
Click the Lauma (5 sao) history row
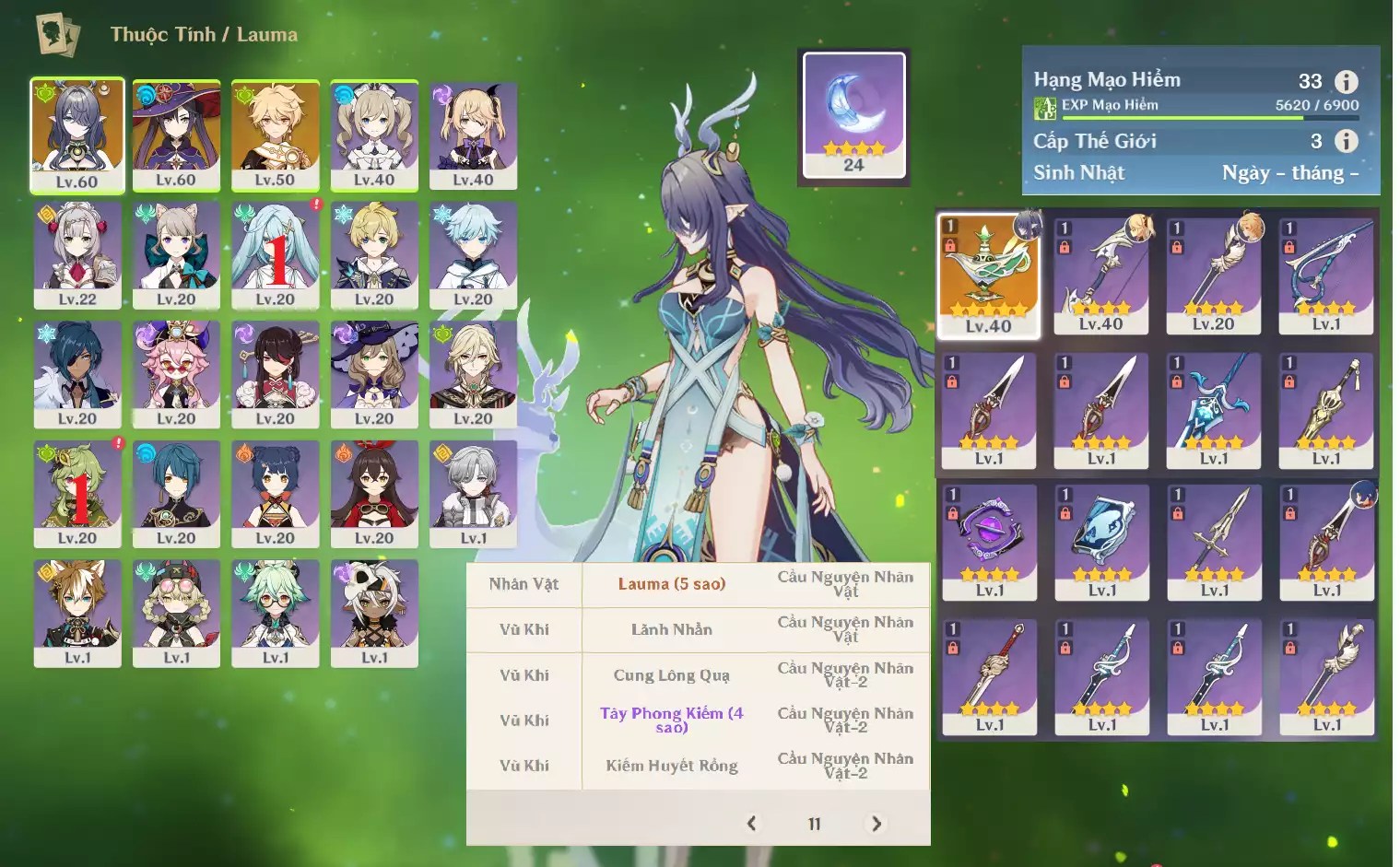671,584
